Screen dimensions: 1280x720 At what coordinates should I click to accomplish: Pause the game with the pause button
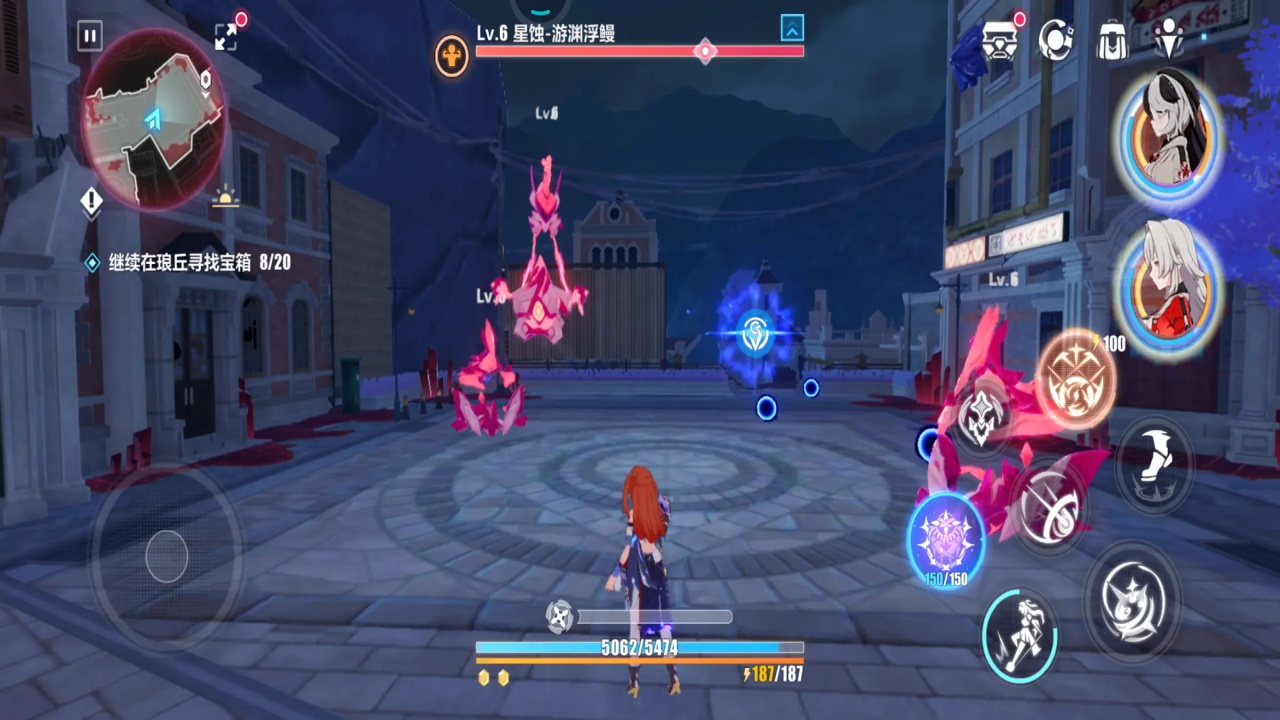(90, 37)
